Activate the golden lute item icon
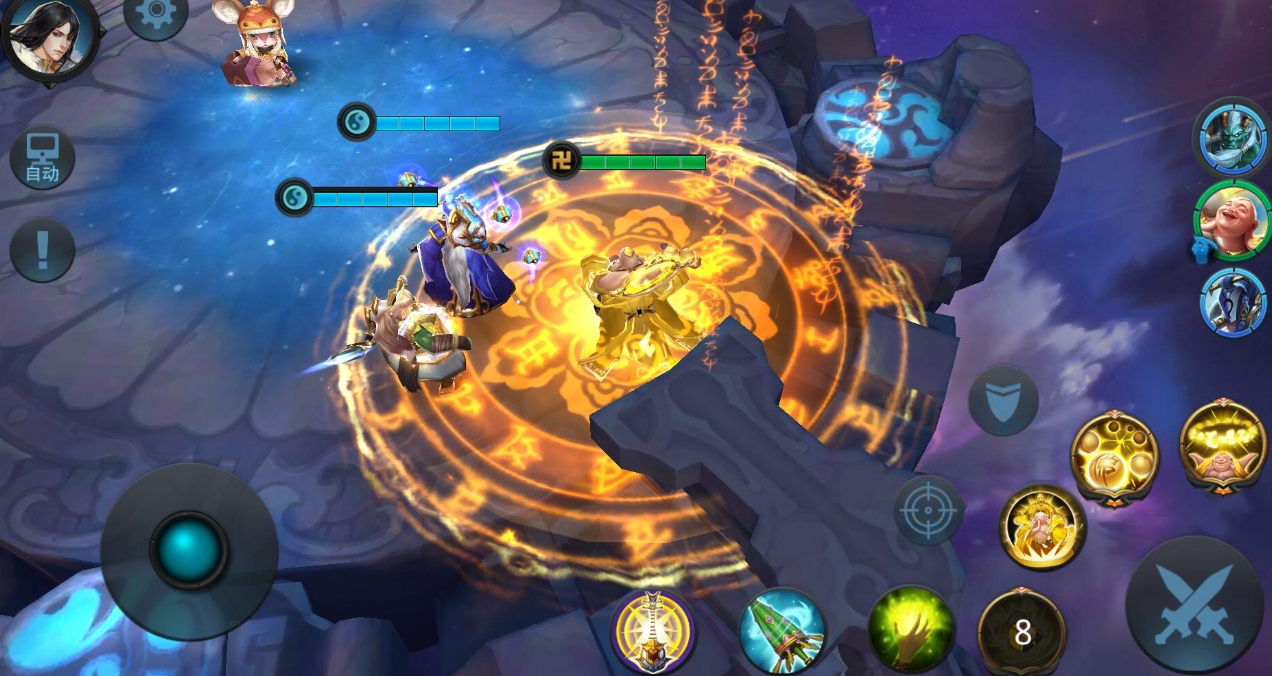Screen dimensions: 1272x676 point(653,631)
